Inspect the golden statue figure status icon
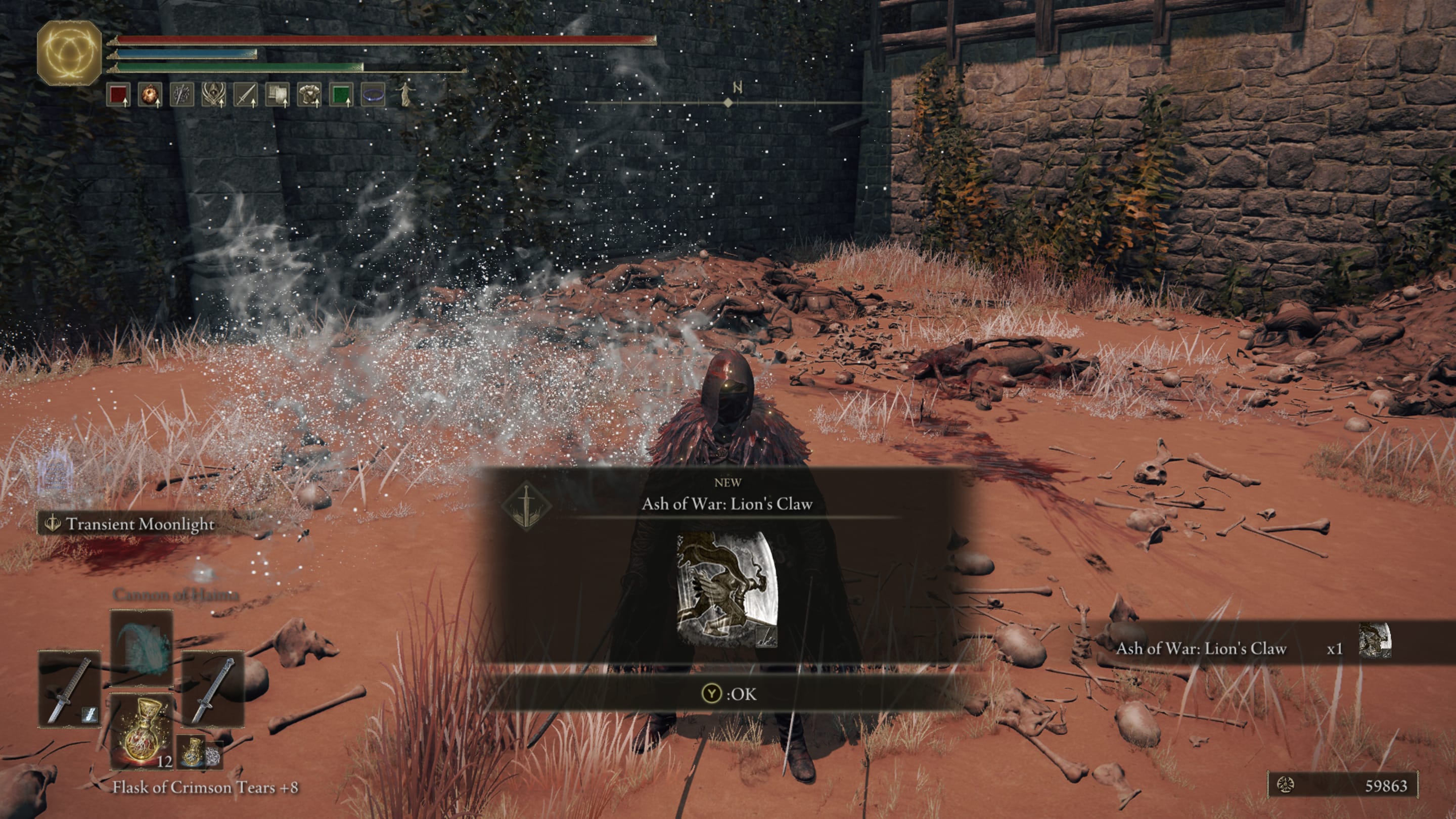This screenshot has height=819, width=1456. [404, 95]
